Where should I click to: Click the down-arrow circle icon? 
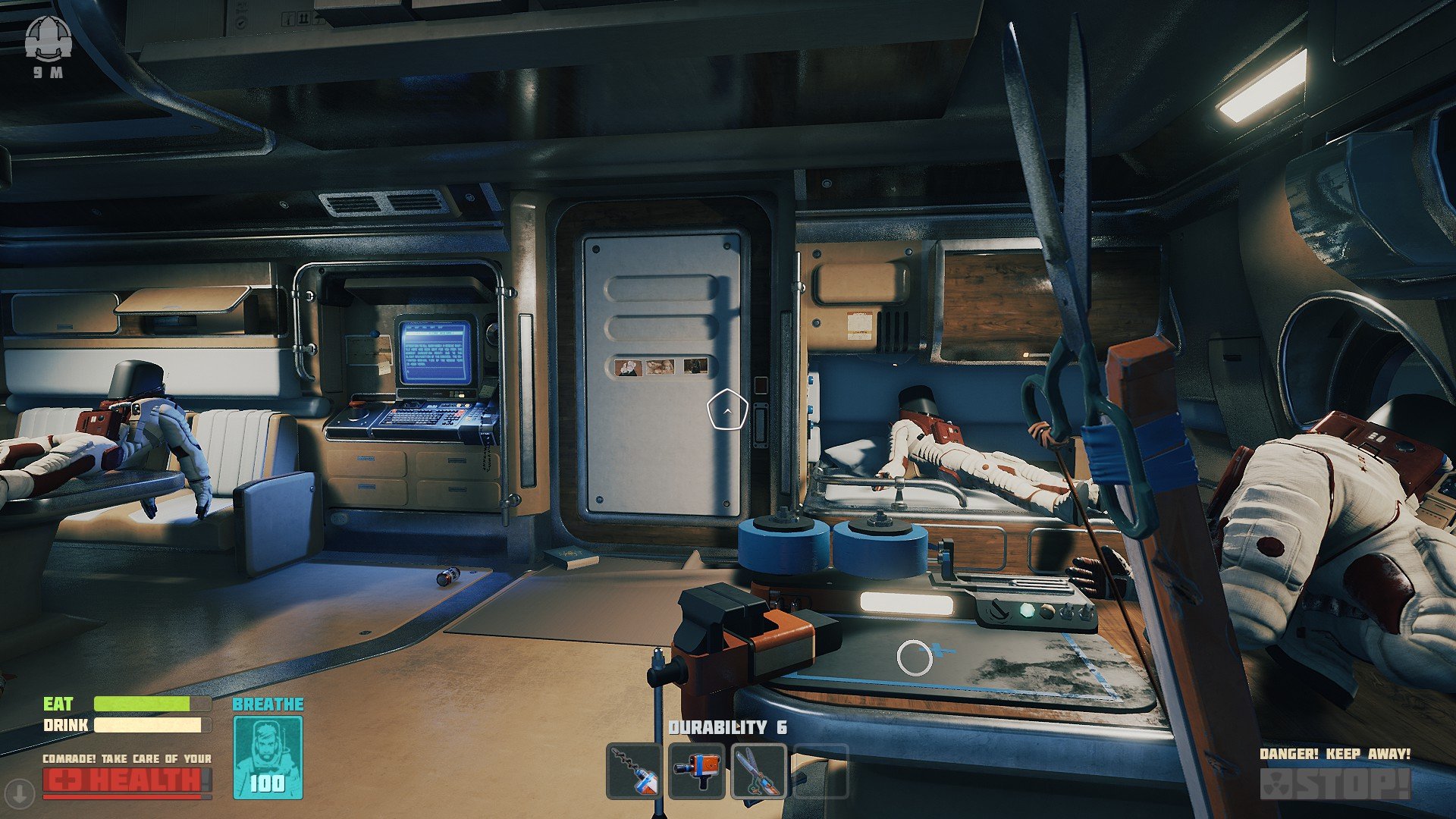[20, 793]
